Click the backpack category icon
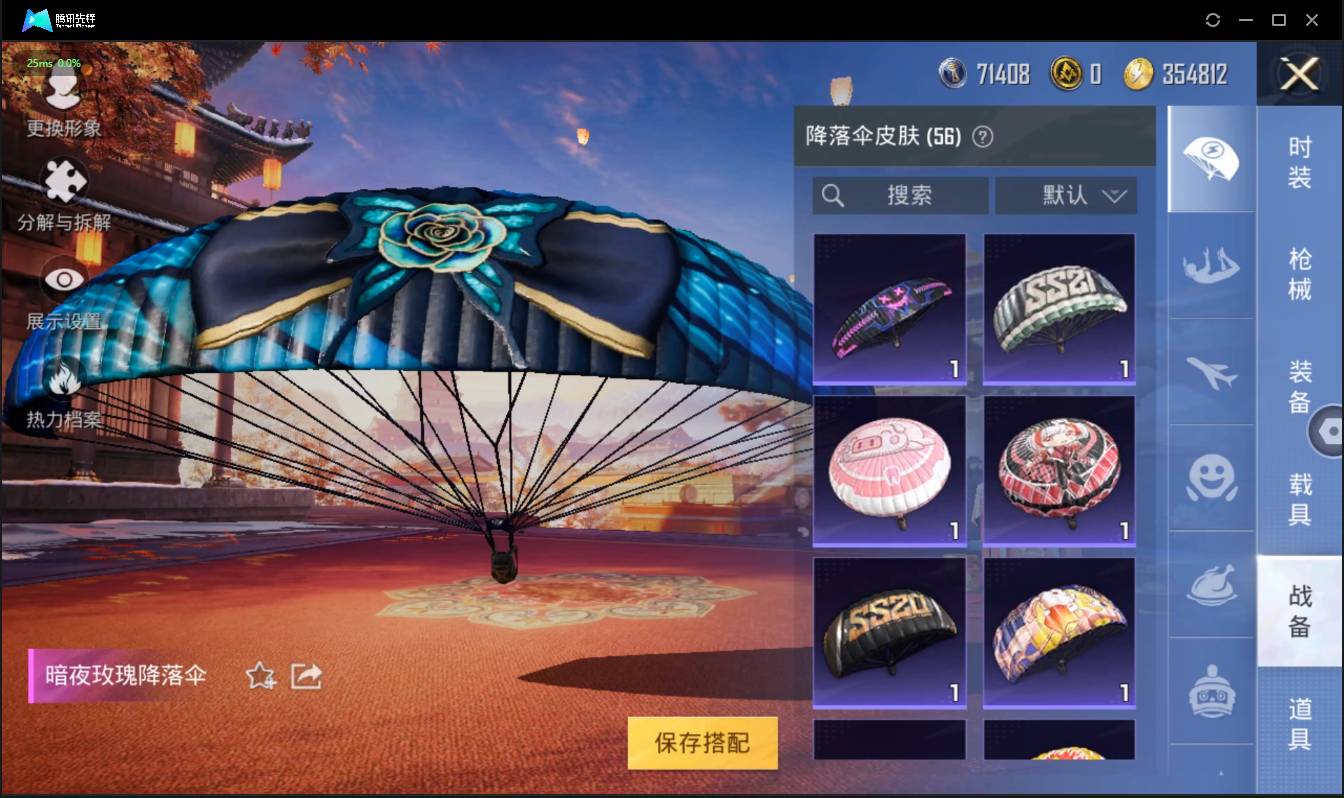The image size is (1344, 798). (x=1210, y=692)
